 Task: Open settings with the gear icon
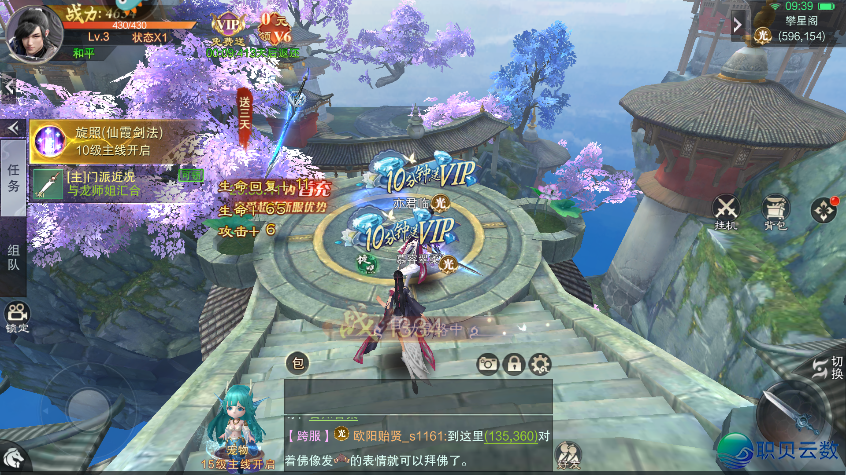pos(540,364)
